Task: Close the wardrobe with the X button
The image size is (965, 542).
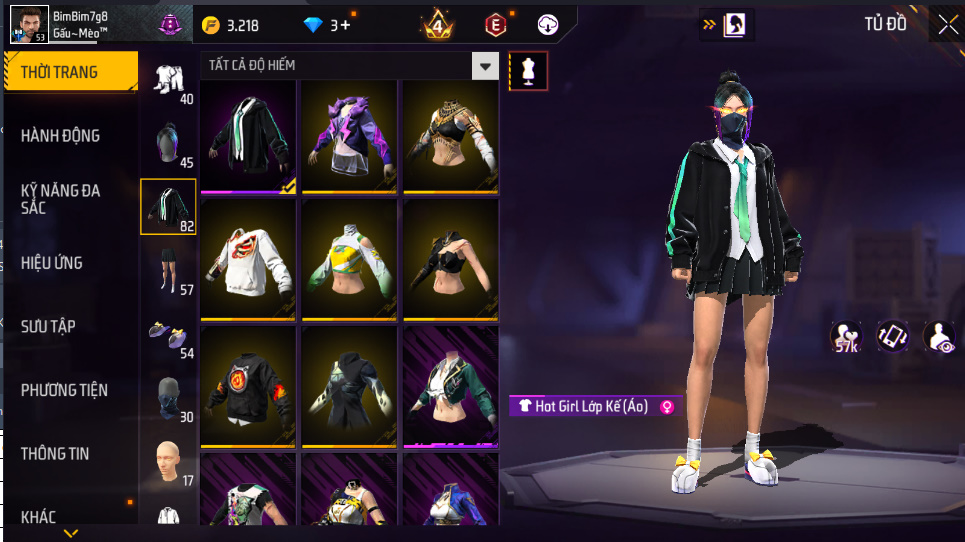Action: pos(947,25)
